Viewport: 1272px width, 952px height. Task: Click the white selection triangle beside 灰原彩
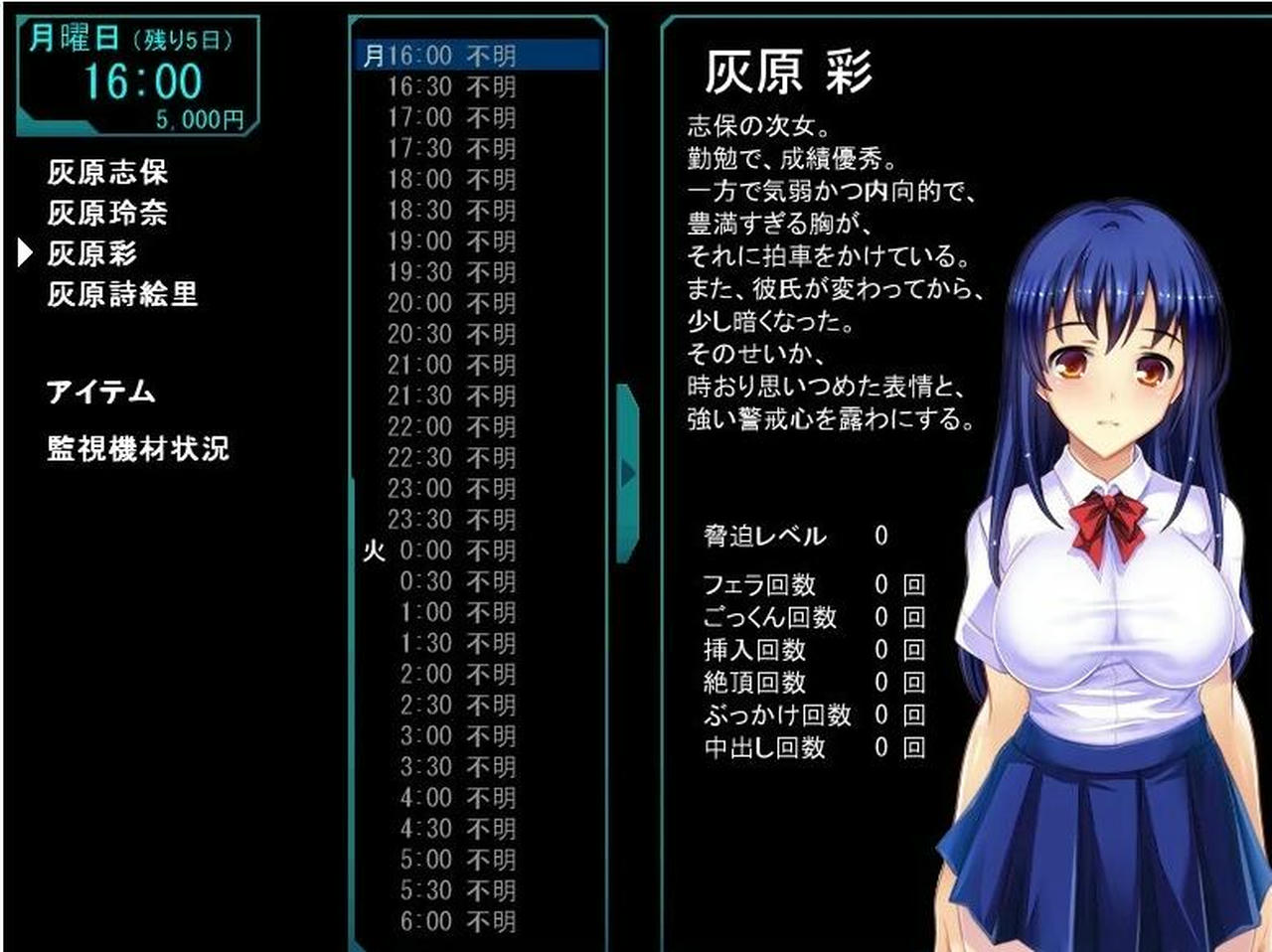click(23, 254)
